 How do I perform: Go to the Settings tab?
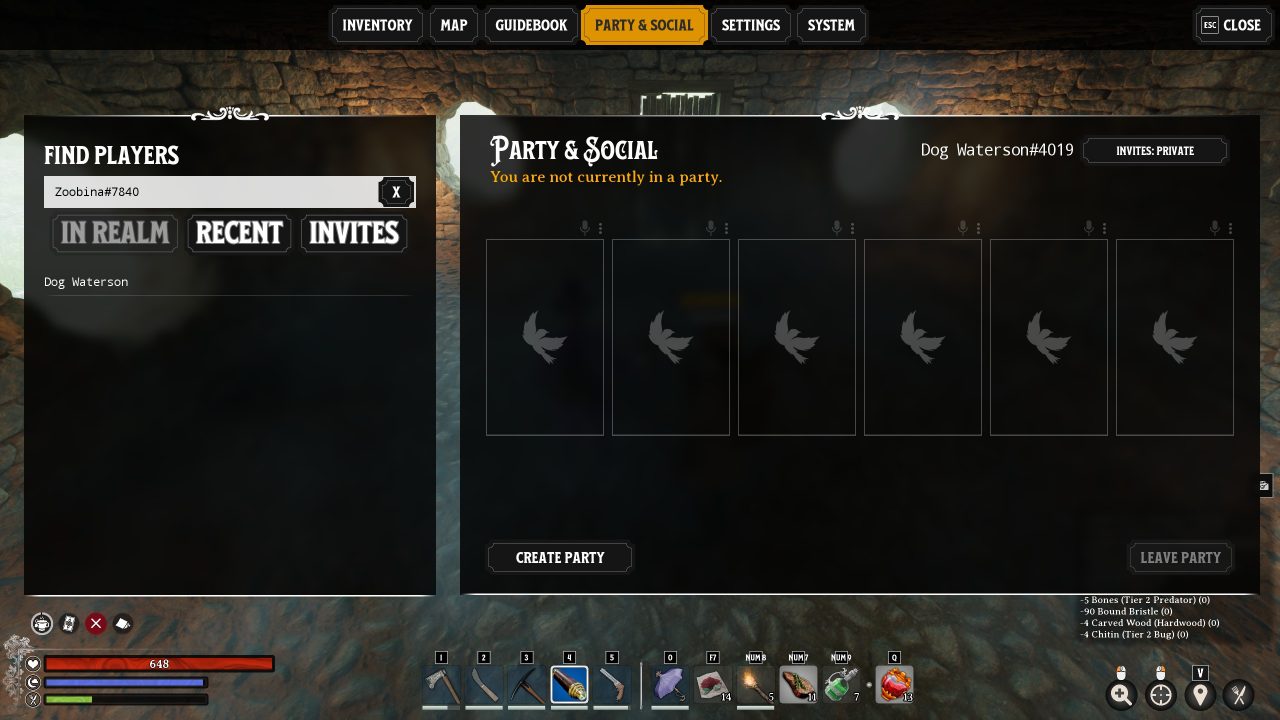(x=750, y=25)
